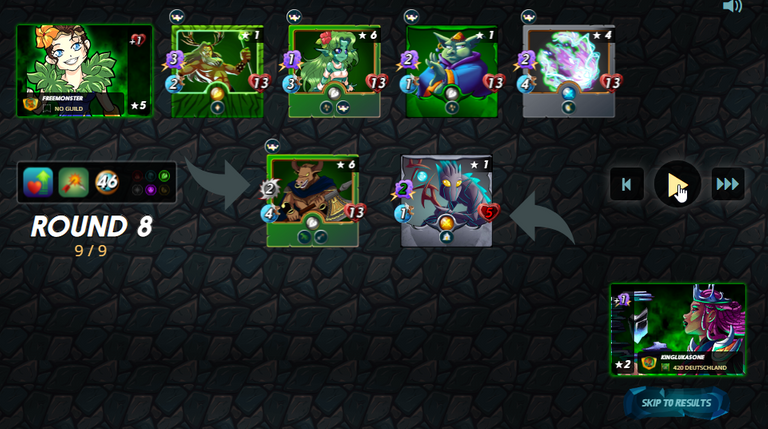Select the minotaur card in front position
Image resolution: width=768 pixels, height=429 pixels.
(x=312, y=200)
